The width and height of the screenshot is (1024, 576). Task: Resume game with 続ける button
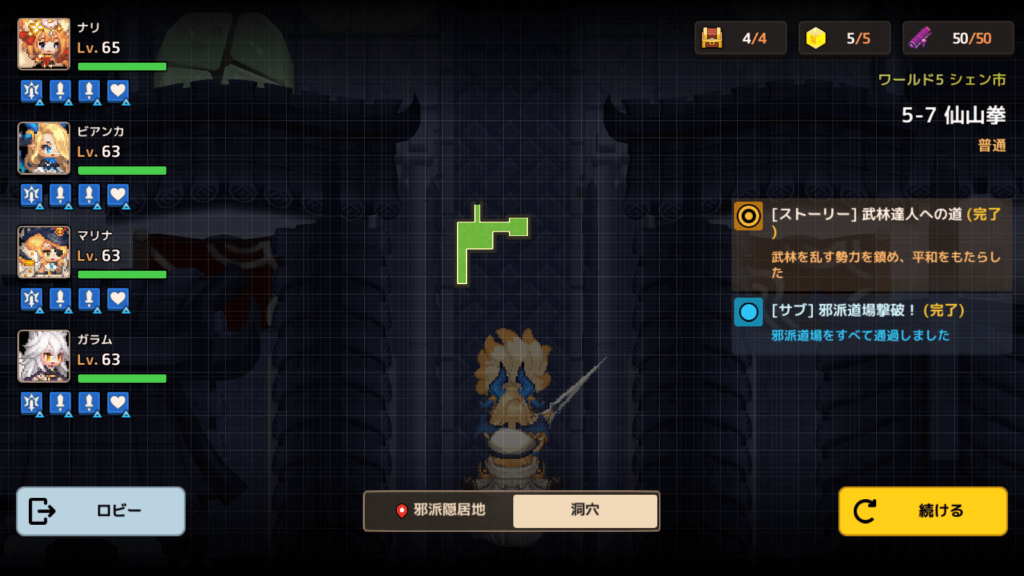tap(922, 511)
